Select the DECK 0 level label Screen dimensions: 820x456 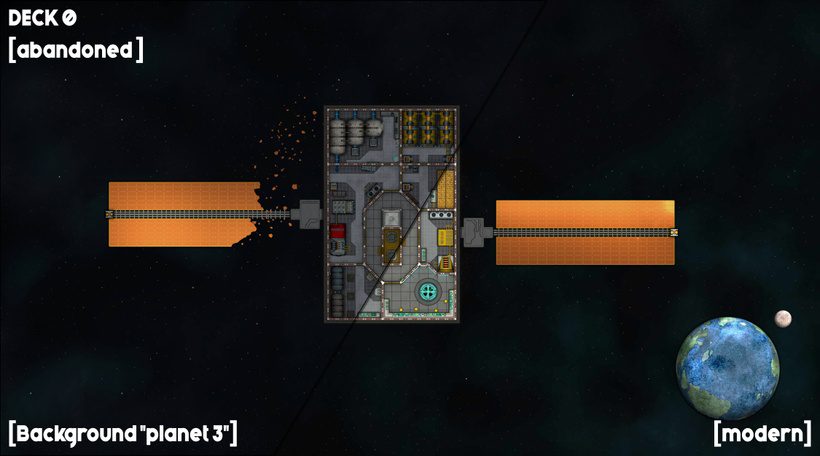[42, 18]
